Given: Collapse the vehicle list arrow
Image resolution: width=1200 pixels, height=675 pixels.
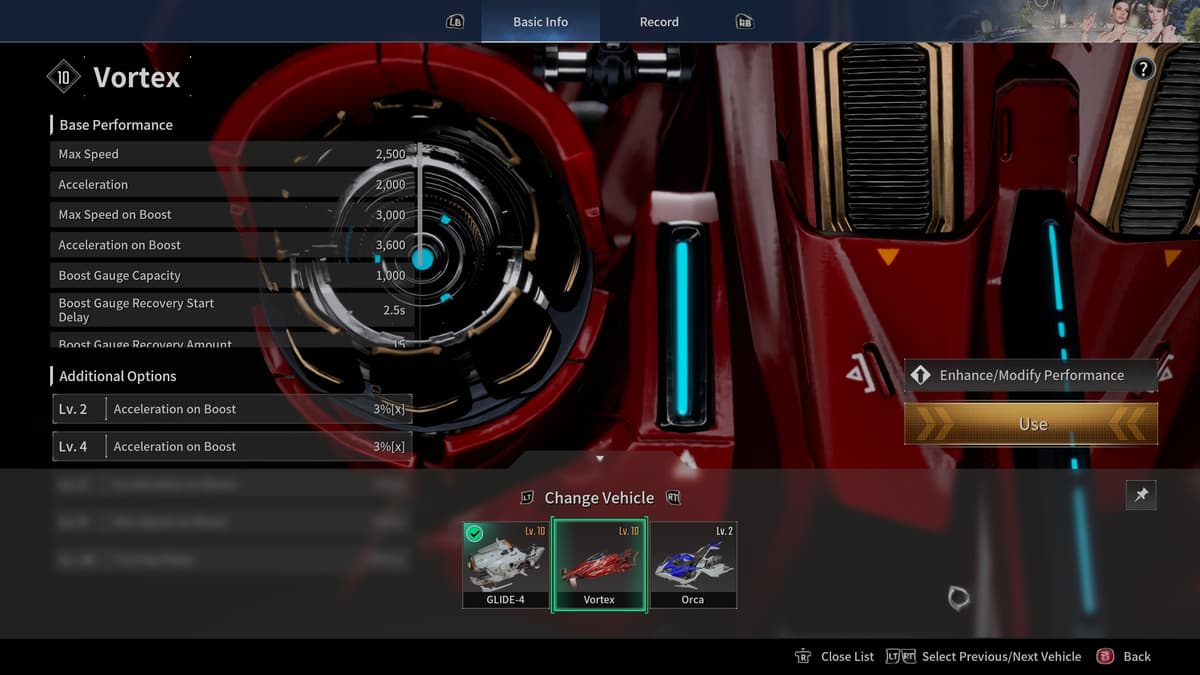Looking at the screenshot, I should pos(600,459).
